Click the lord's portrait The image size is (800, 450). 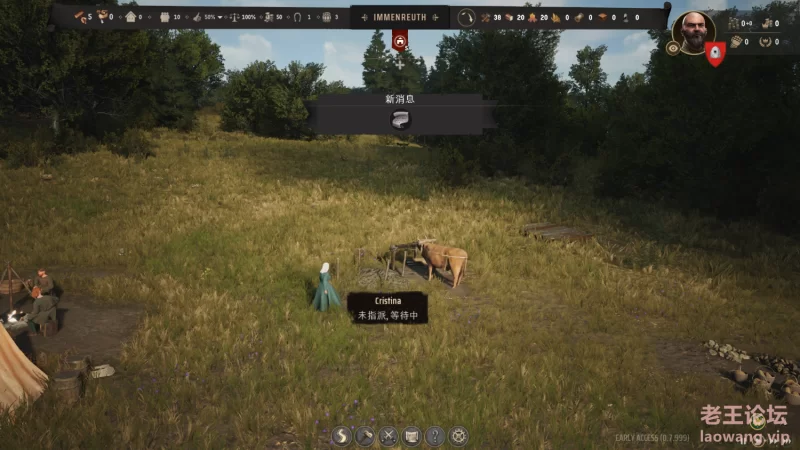tap(692, 30)
